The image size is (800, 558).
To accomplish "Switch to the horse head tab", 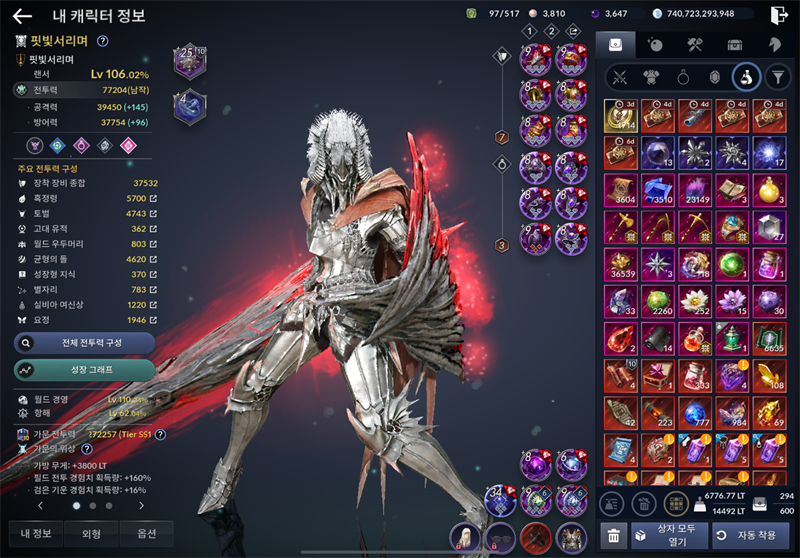I will tap(774, 44).
